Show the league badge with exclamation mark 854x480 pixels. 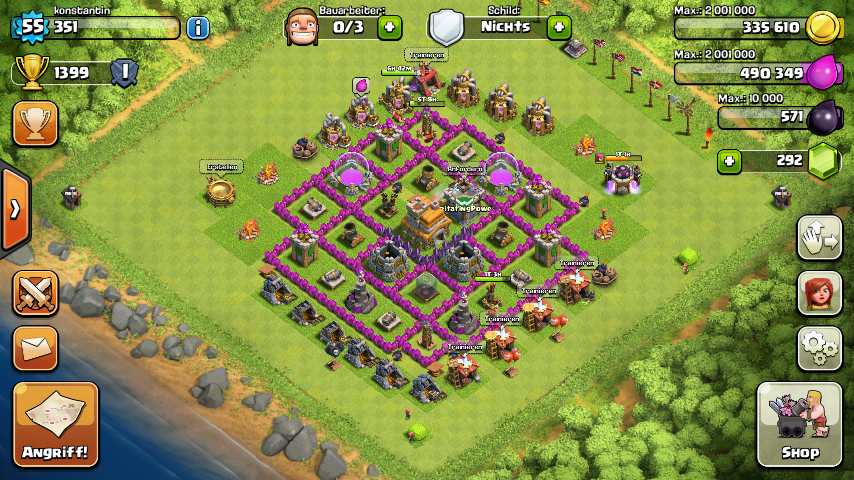[x=124, y=71]
